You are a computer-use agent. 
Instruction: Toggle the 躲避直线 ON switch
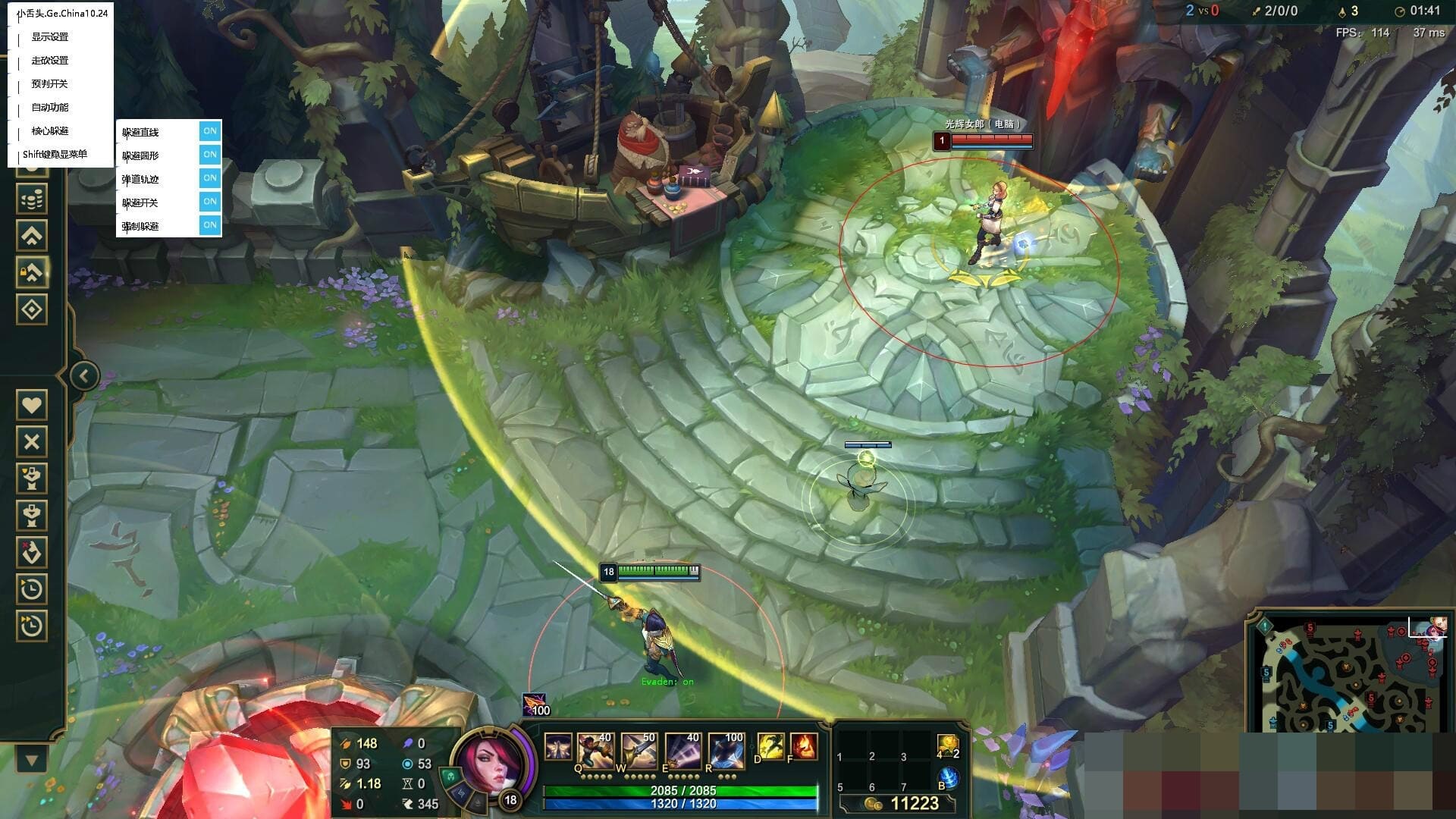click(210, 131)
